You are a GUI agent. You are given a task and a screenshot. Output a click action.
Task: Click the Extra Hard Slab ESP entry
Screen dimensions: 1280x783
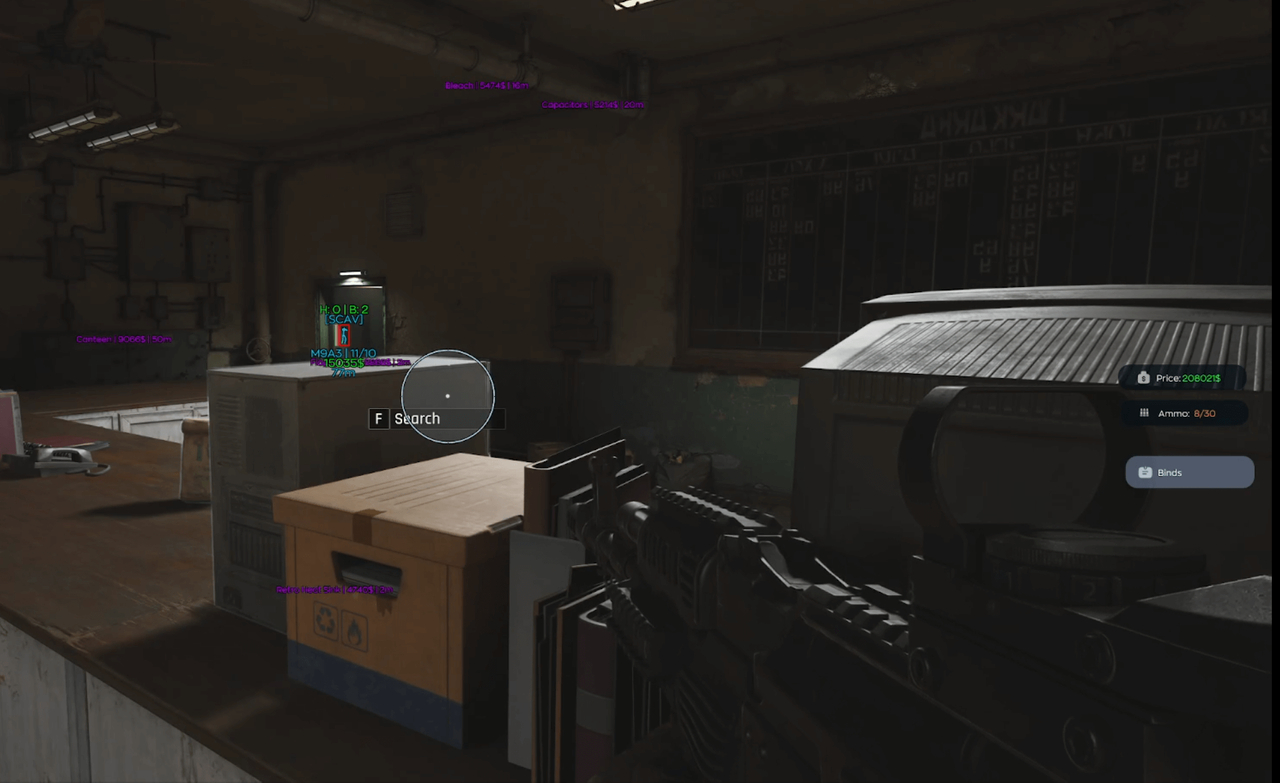[335, 588]
